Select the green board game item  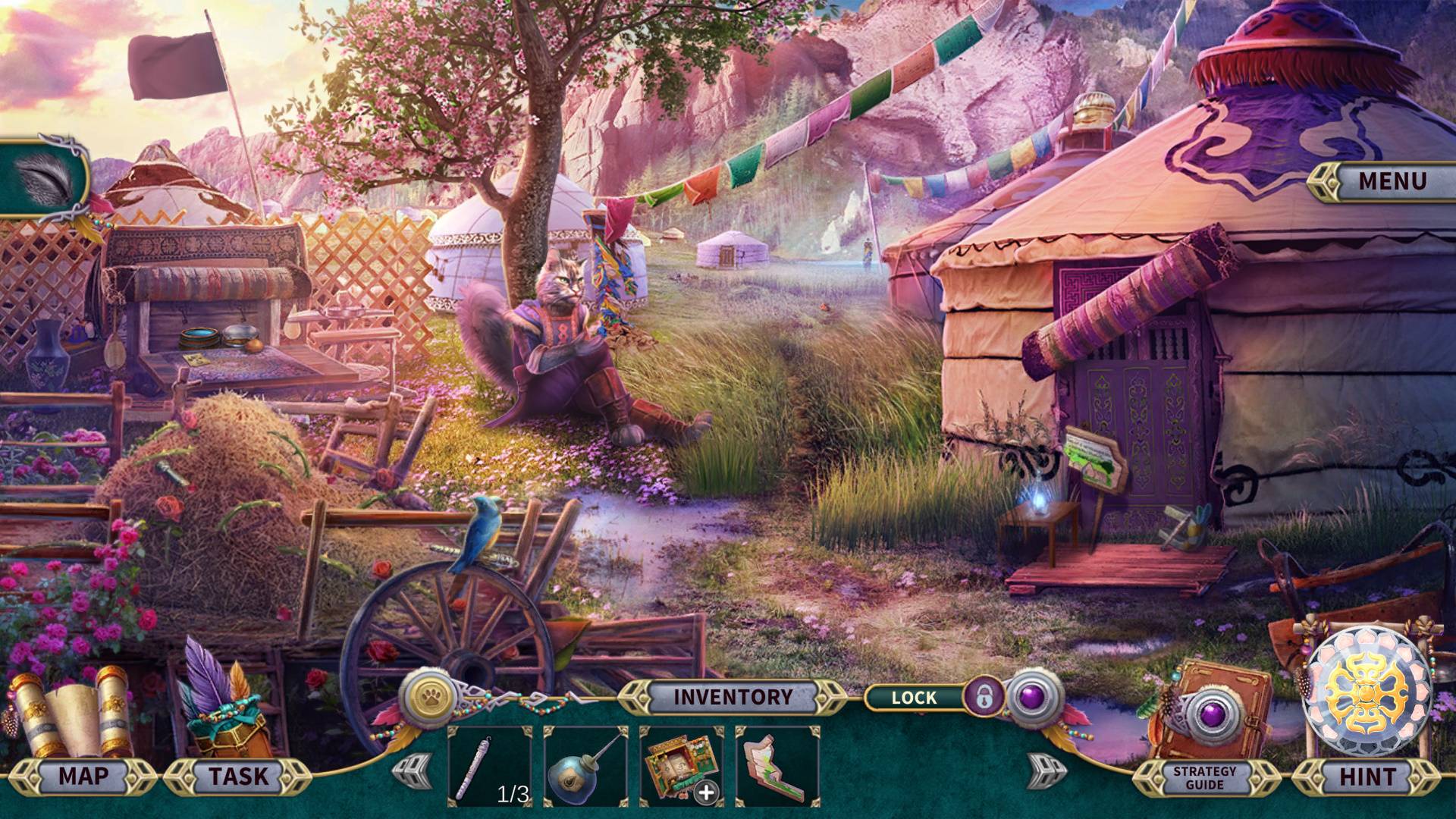pyautogui.click(x=680, y=766)
